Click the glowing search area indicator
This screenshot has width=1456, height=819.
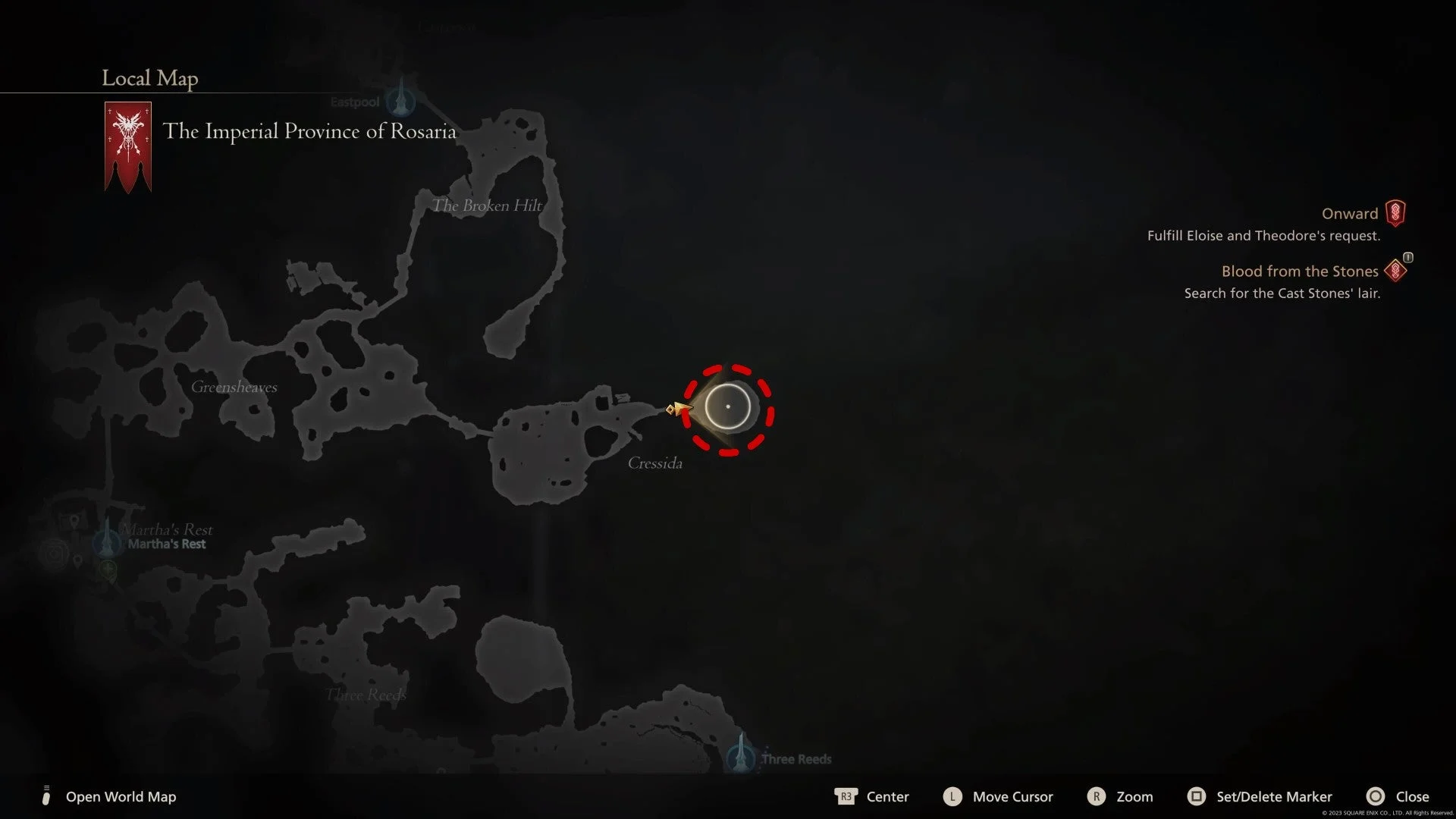click(728, 407)
